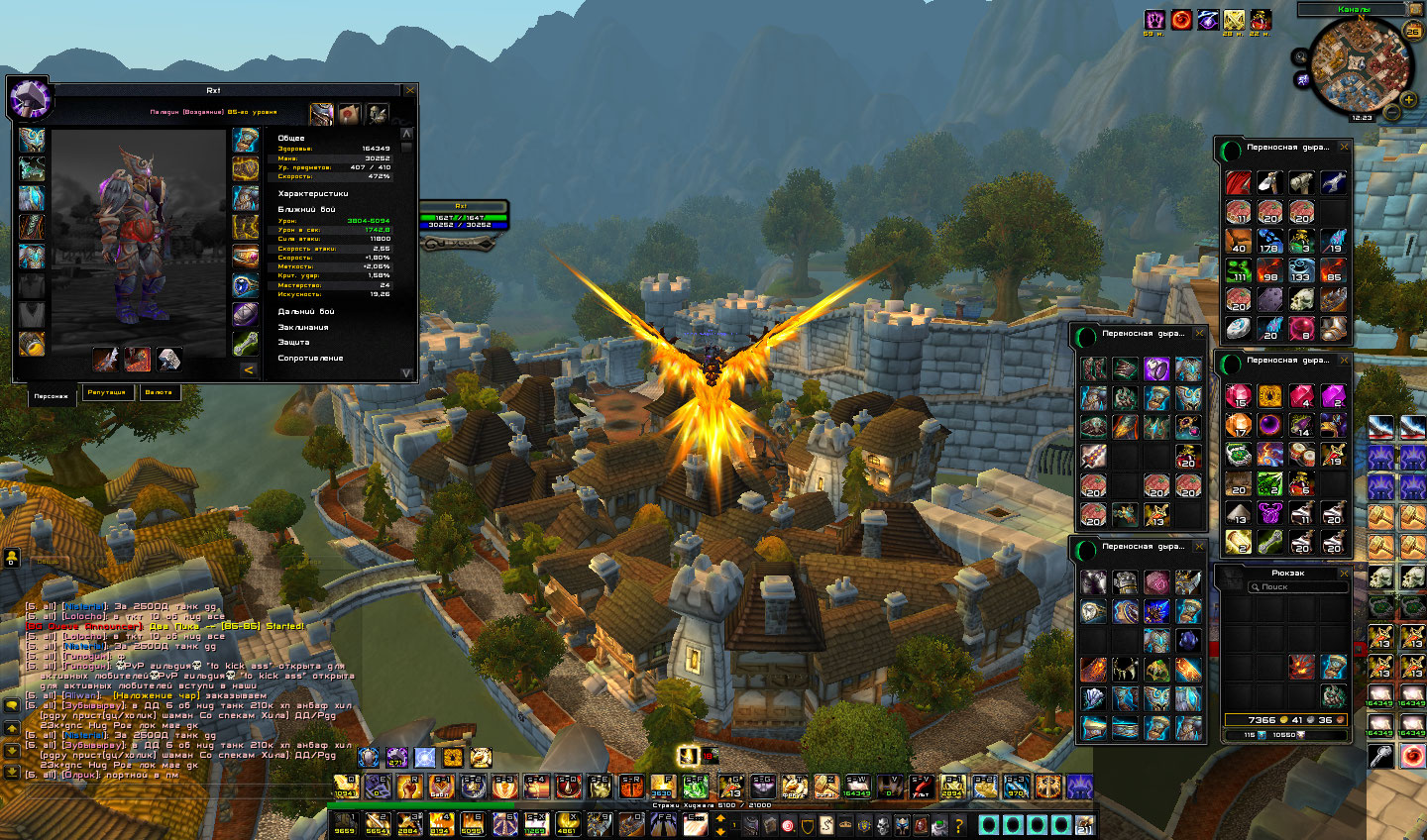
Task: Switch to the Репутация tab
Action: click(x=107, y=392)
